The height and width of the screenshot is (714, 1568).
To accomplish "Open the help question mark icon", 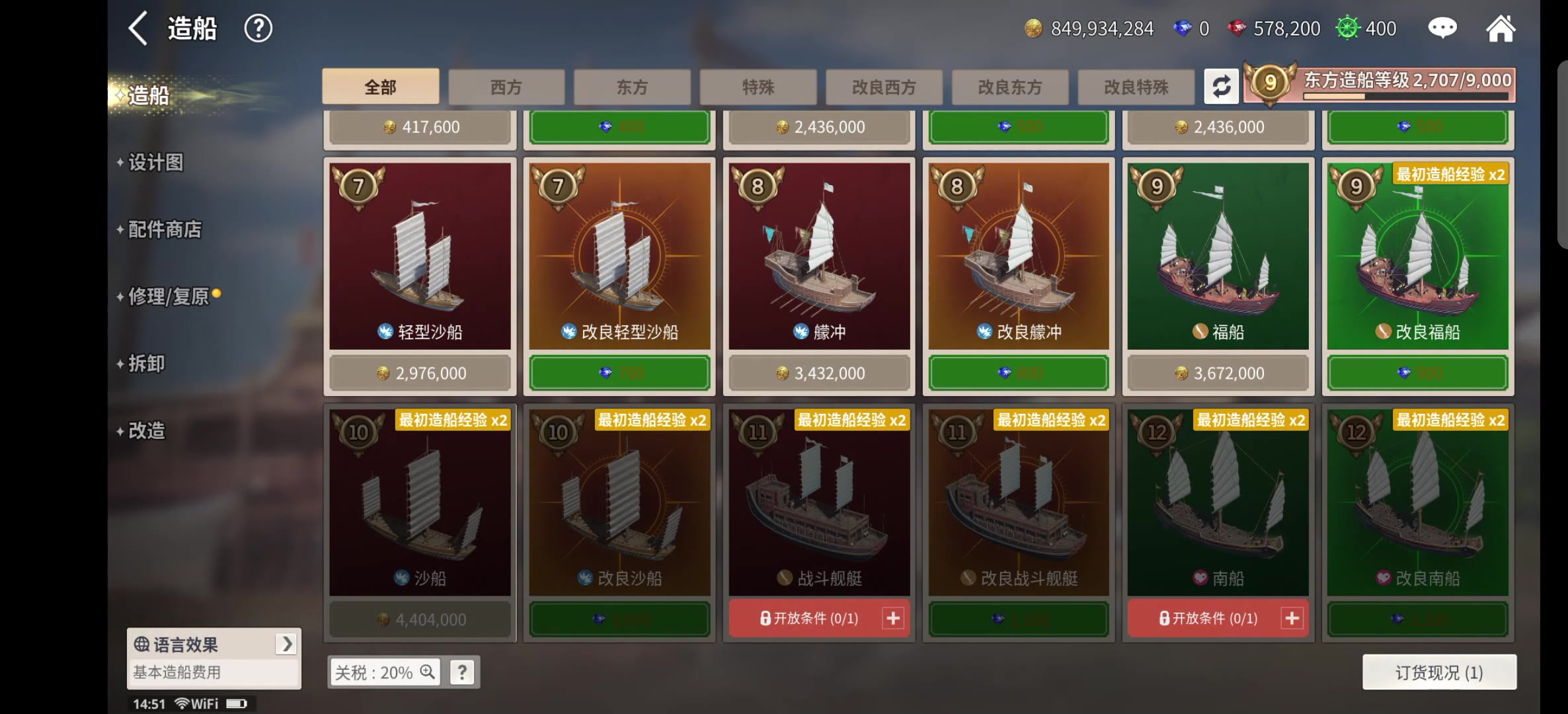I will tap(258, 28).
